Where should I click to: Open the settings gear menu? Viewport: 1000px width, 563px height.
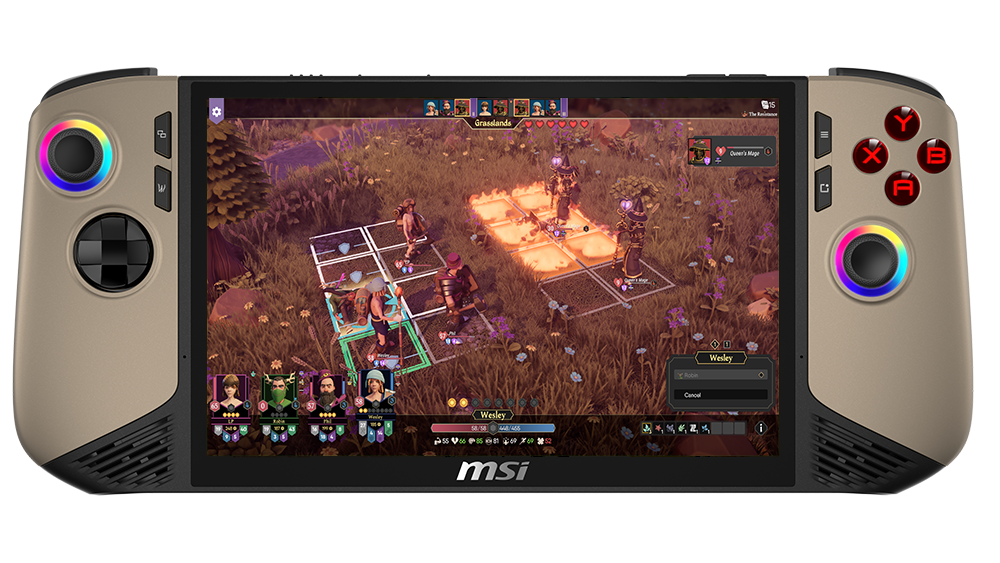point(216,111)
